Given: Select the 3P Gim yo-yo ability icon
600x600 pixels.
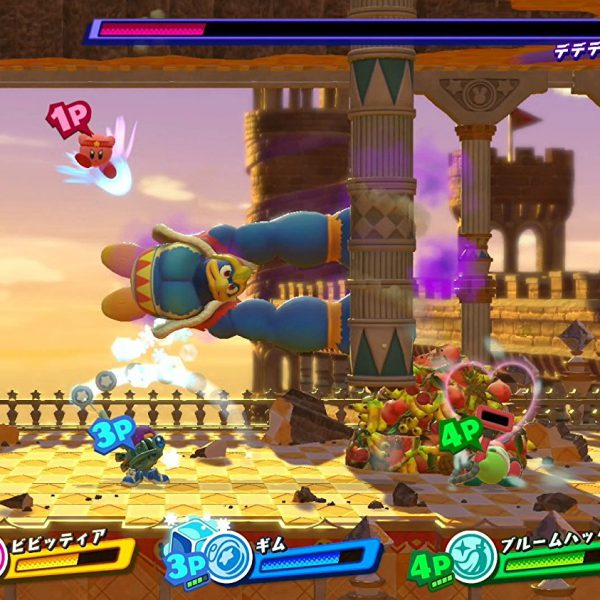Looking at the screenshot, I should click(229, 551).
